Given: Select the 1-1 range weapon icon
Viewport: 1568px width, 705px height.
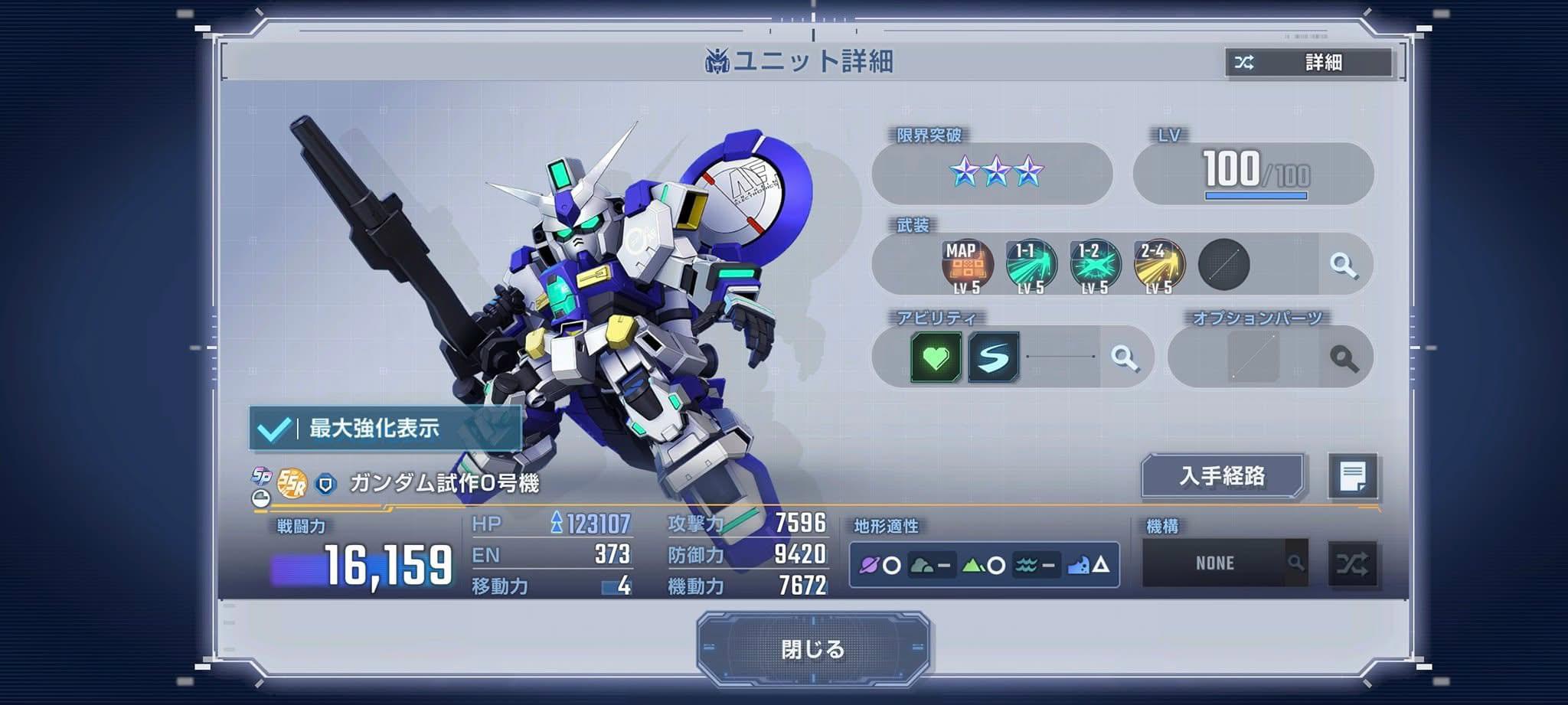Looking at the screenshot, I should tap(1031, 266).
